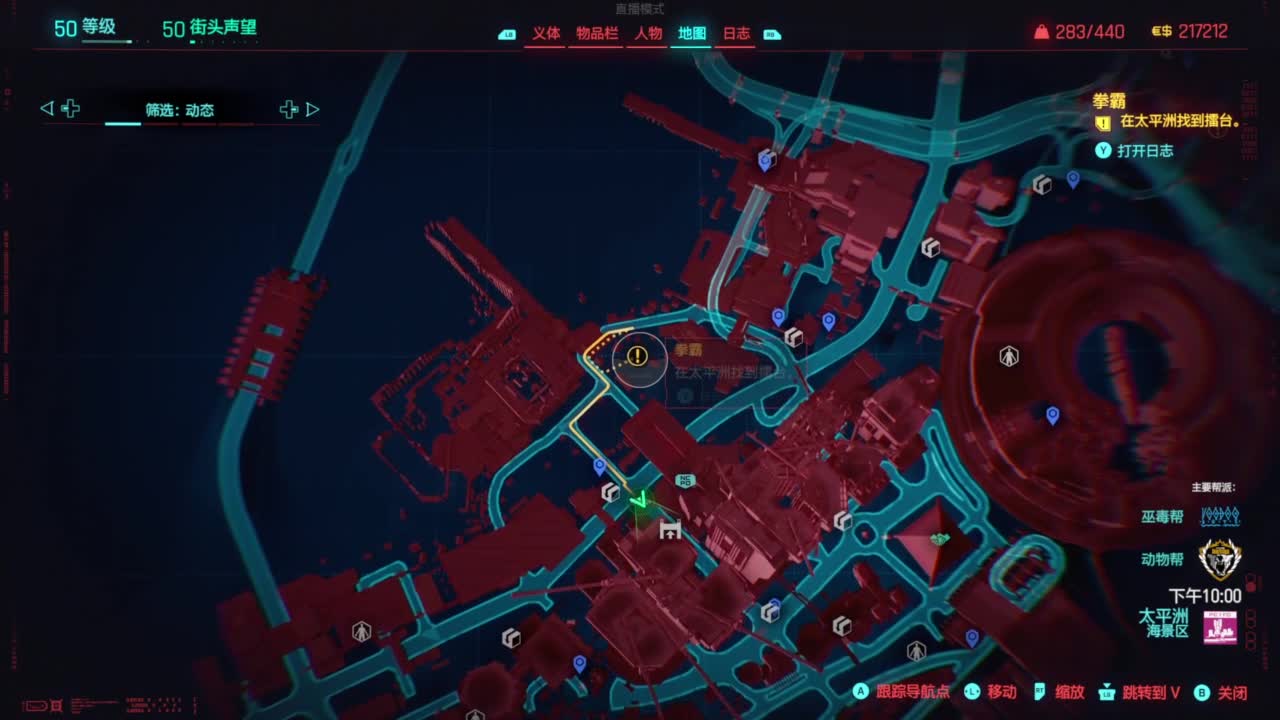Switch to the 物品栏 inventory tab

click(x=596, y=32)
